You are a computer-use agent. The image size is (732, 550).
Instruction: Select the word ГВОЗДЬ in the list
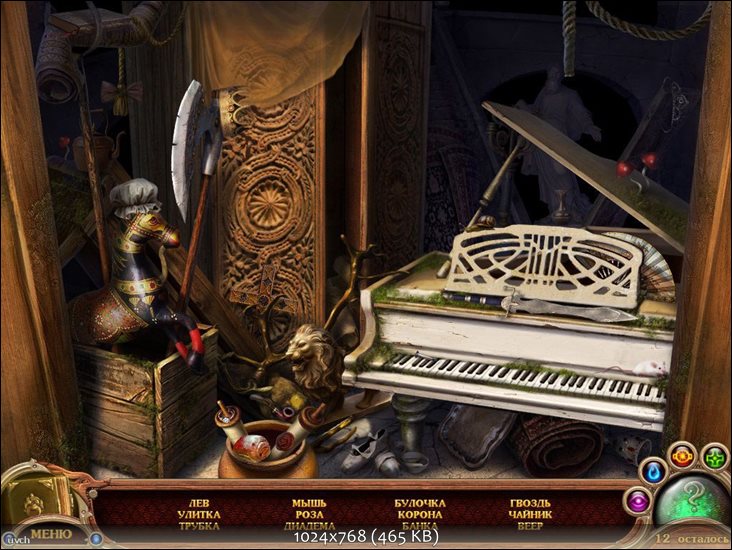530,502
